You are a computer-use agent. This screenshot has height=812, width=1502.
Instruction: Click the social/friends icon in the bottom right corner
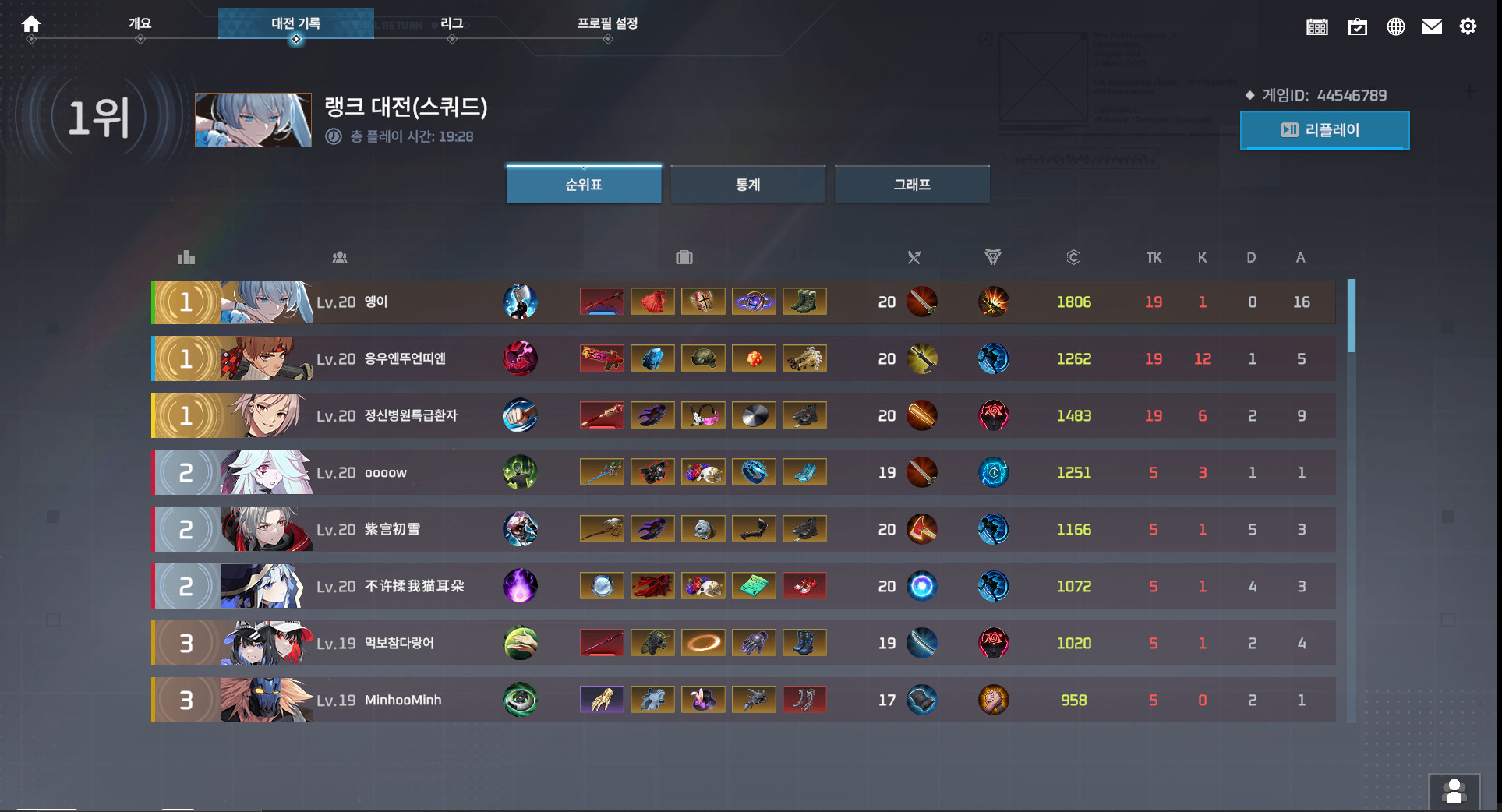point(1454,791)
